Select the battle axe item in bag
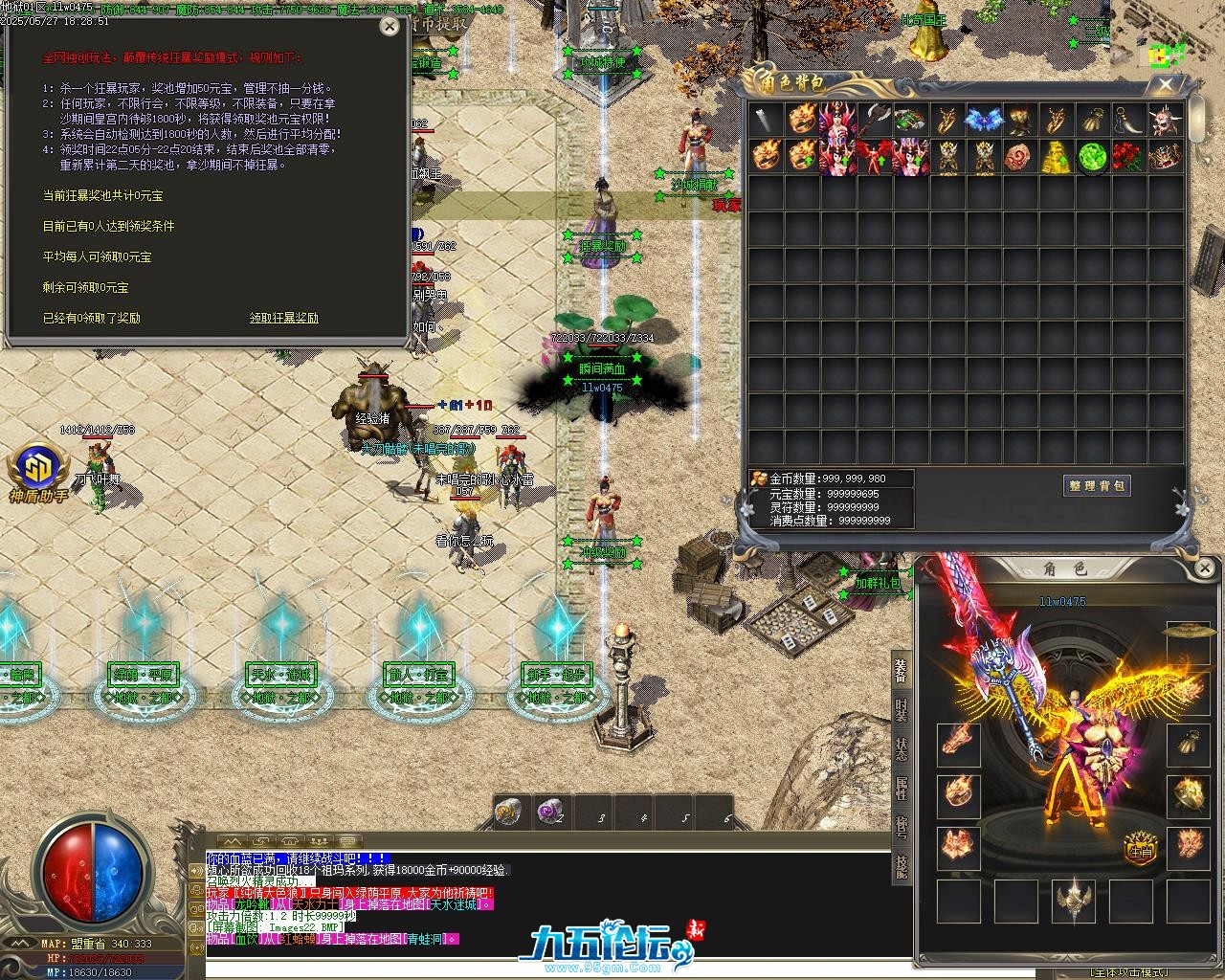This screenshot has height=980, width=1225. point(876,121)
